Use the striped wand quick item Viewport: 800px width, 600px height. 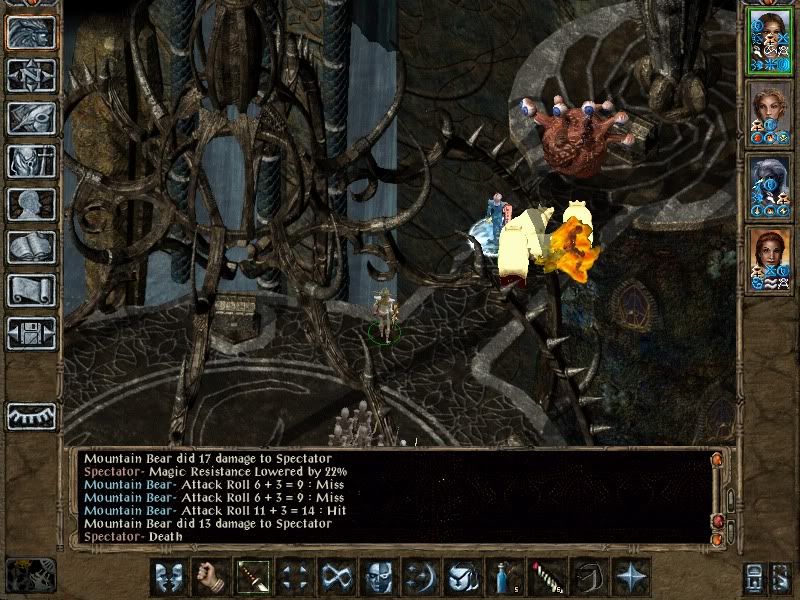pyautogui.click(x=545, y=577)
